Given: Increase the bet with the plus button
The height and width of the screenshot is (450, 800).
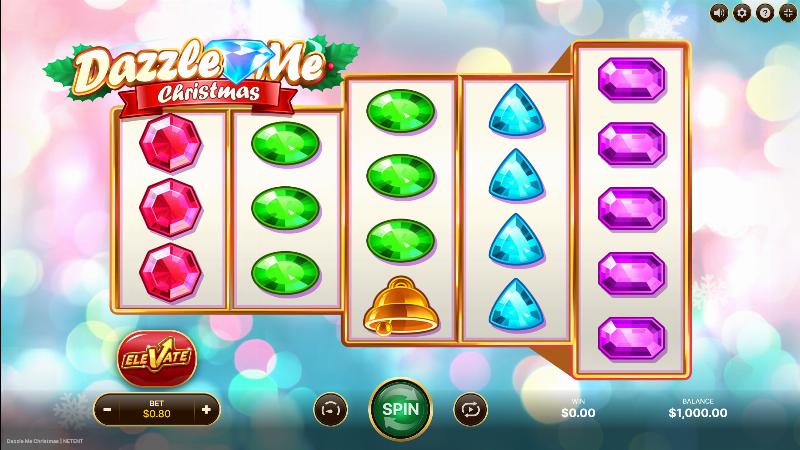Looking at the screenshot, I should tap(206, 409).
